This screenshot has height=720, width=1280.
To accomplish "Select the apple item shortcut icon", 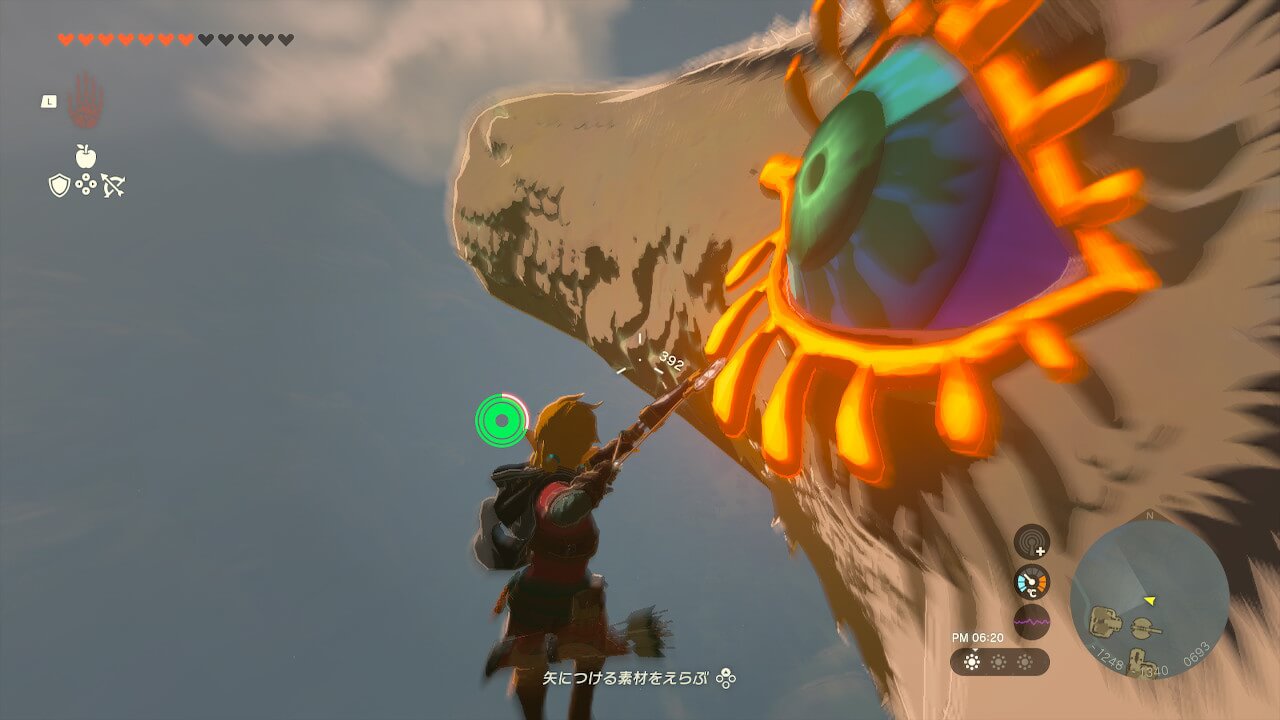I will (86, 156).
